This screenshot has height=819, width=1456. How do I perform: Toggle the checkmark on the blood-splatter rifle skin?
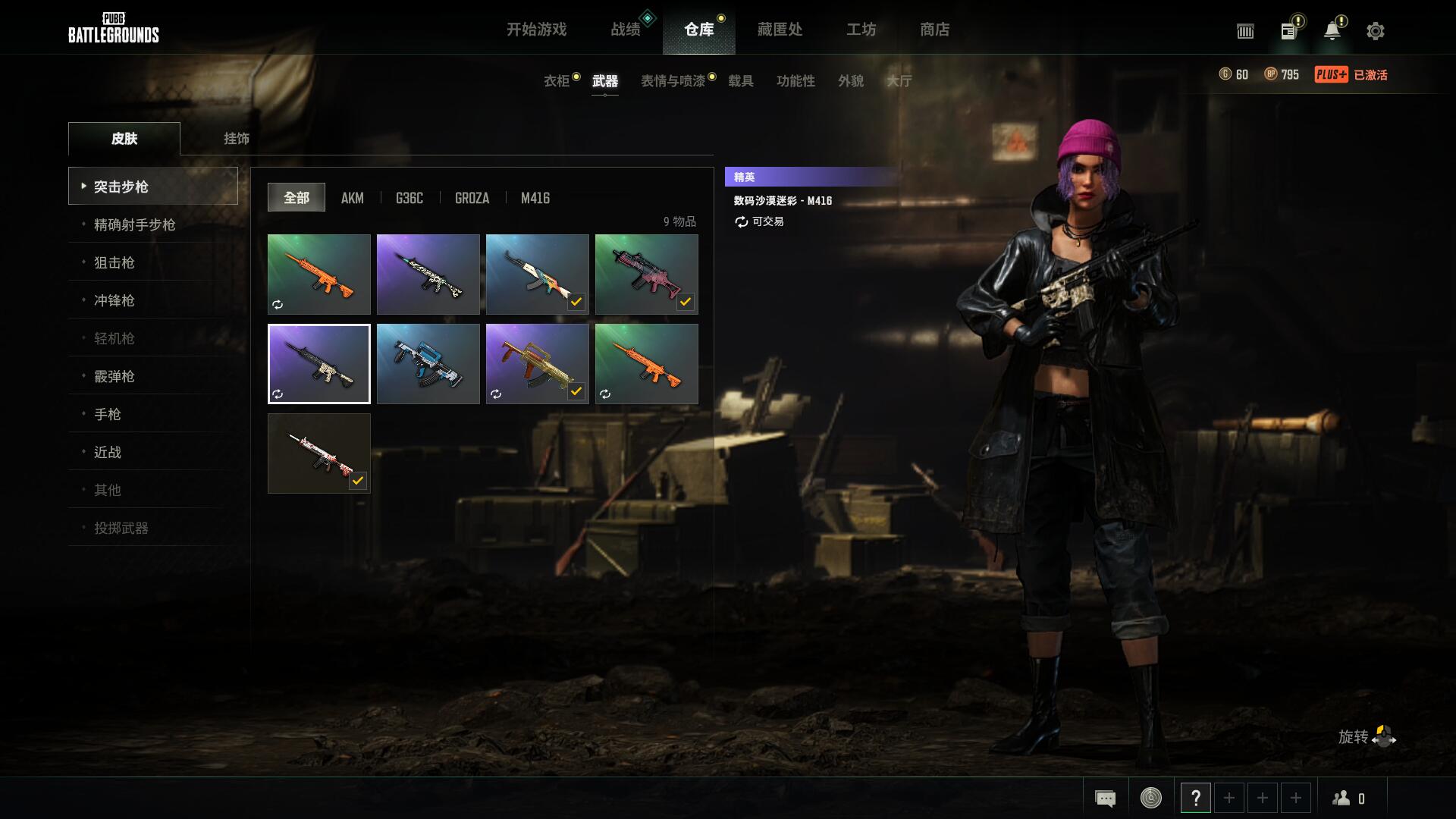pyautogui.click(x=358, y=481)
